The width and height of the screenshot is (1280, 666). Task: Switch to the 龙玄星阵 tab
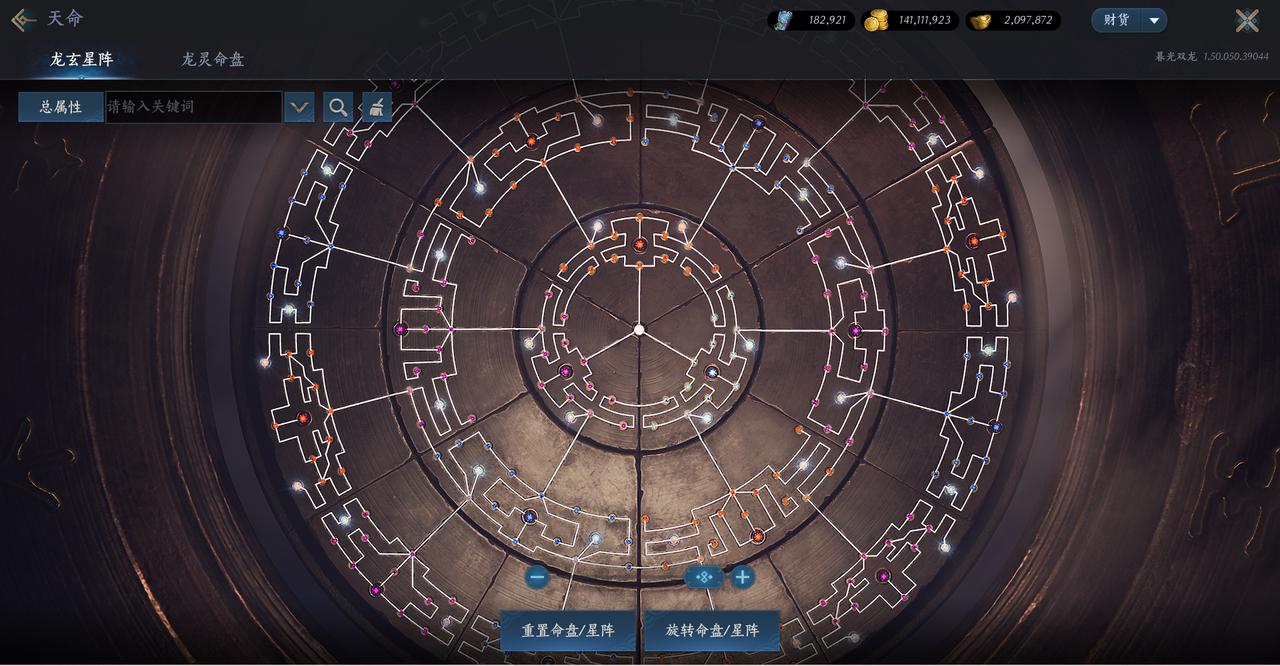[82, 59]
